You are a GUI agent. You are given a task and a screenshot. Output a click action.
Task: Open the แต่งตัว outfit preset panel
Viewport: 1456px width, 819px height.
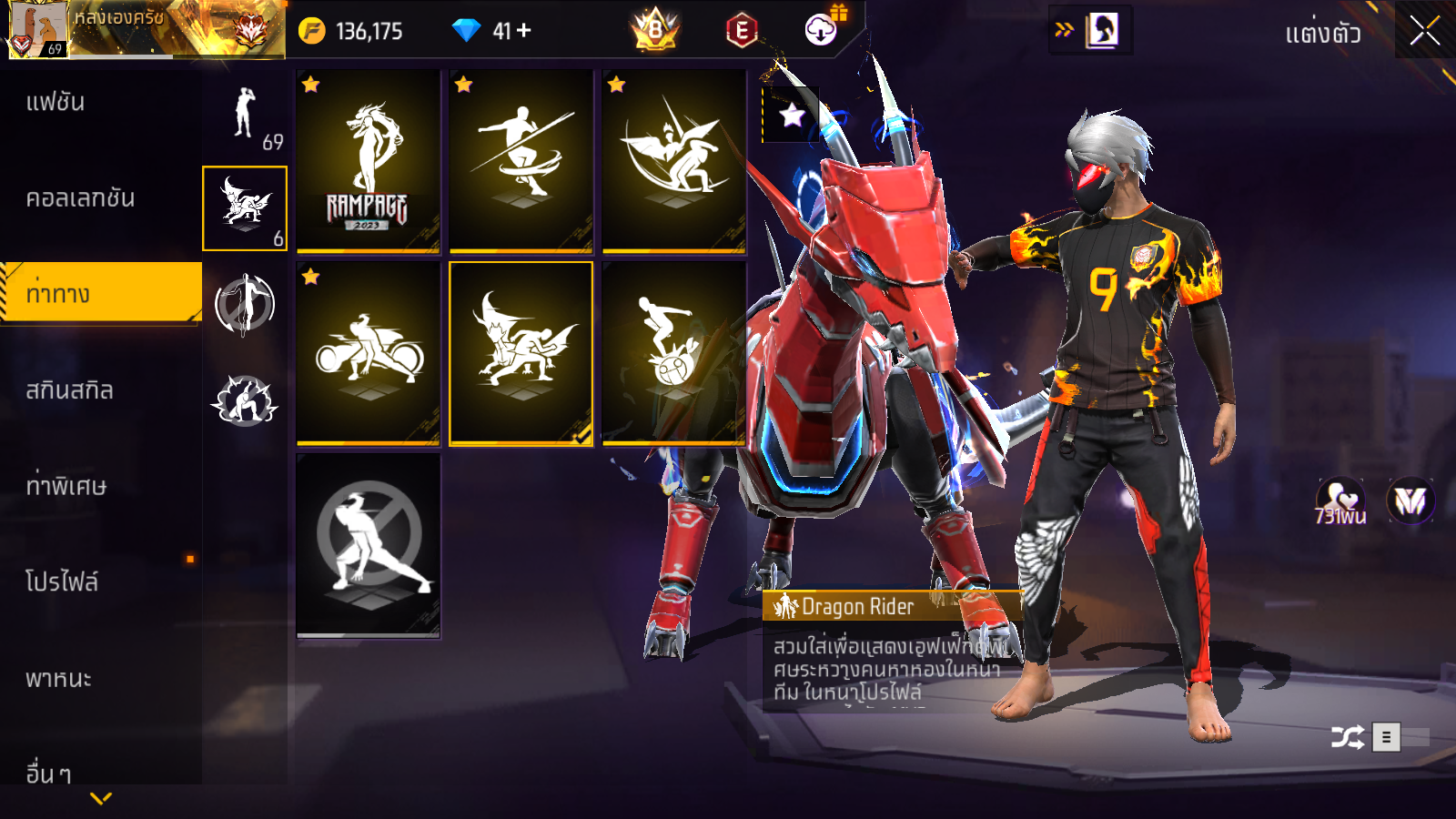[x=1322, y=34]
